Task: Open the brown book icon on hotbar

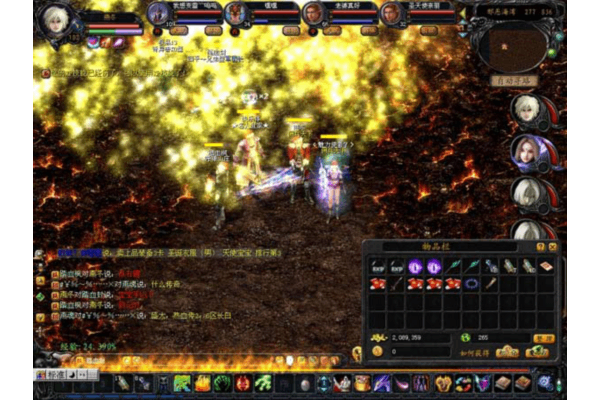Action: pyautogui.click(x=503, y=384)
